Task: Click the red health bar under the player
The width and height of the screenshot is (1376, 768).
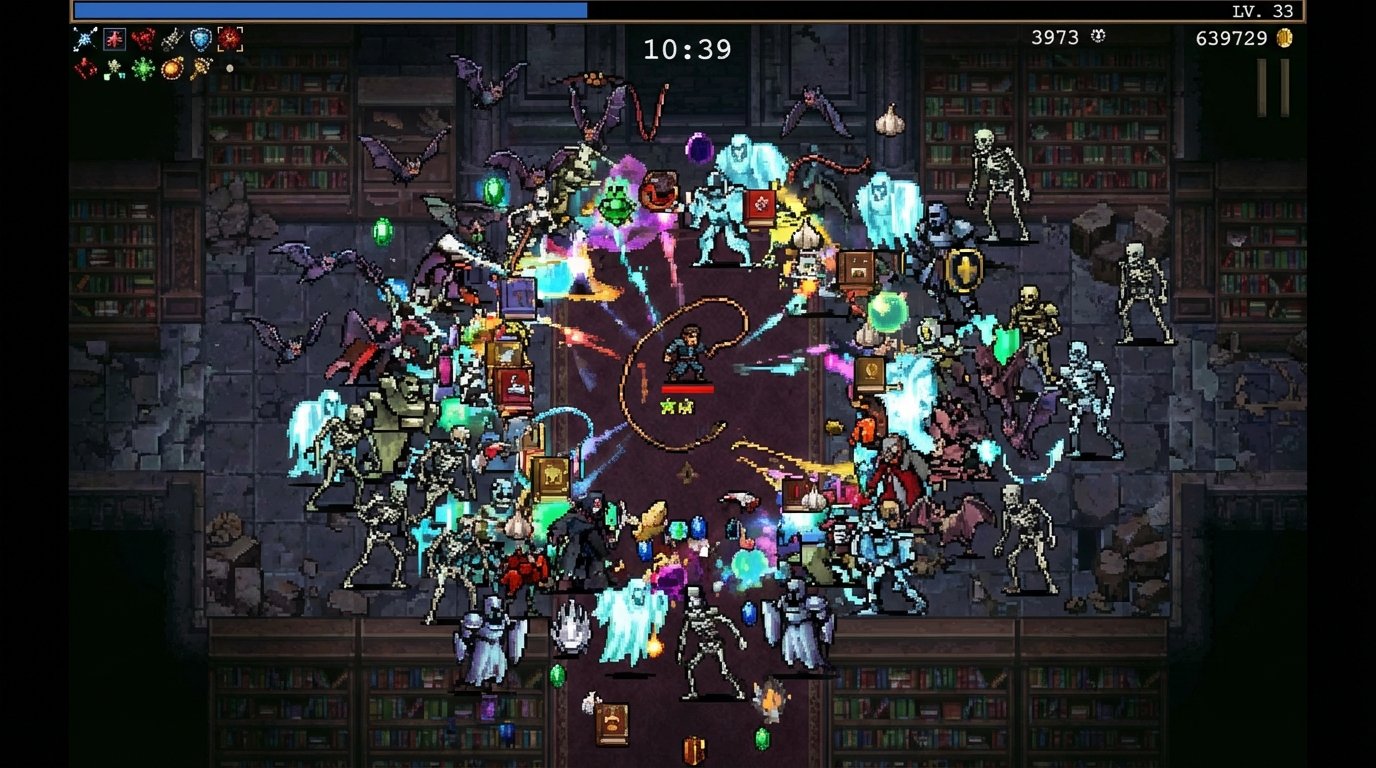Action: (x=688, y=391)
